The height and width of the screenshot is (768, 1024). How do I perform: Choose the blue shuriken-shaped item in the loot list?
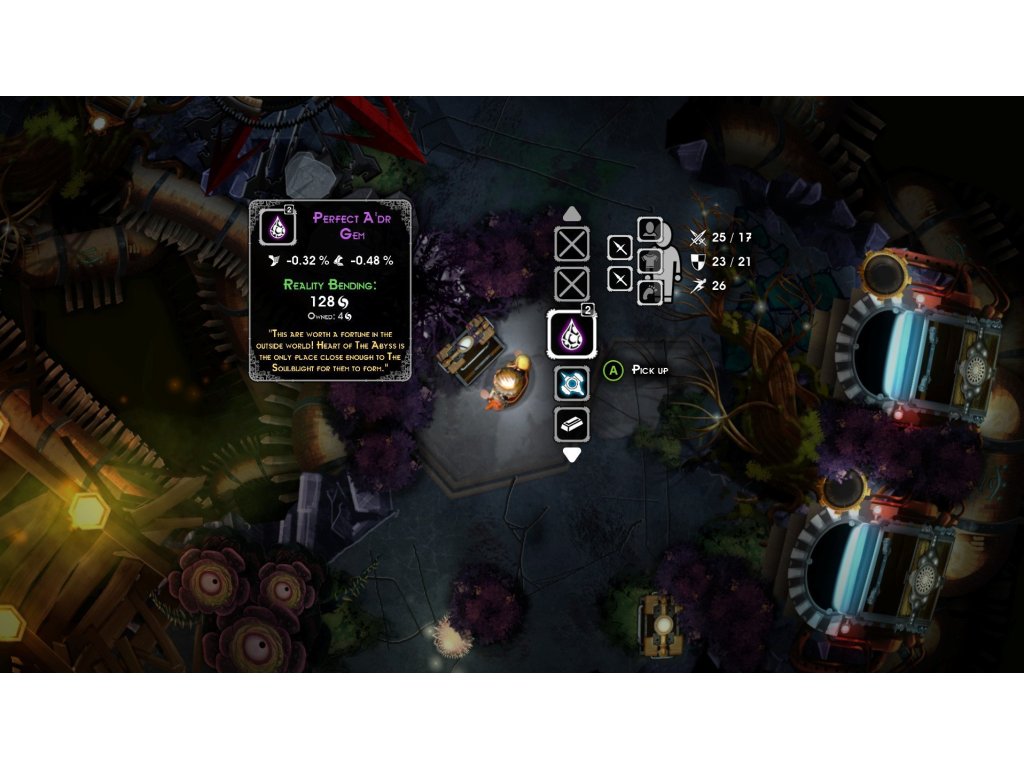tap(572, 384)
